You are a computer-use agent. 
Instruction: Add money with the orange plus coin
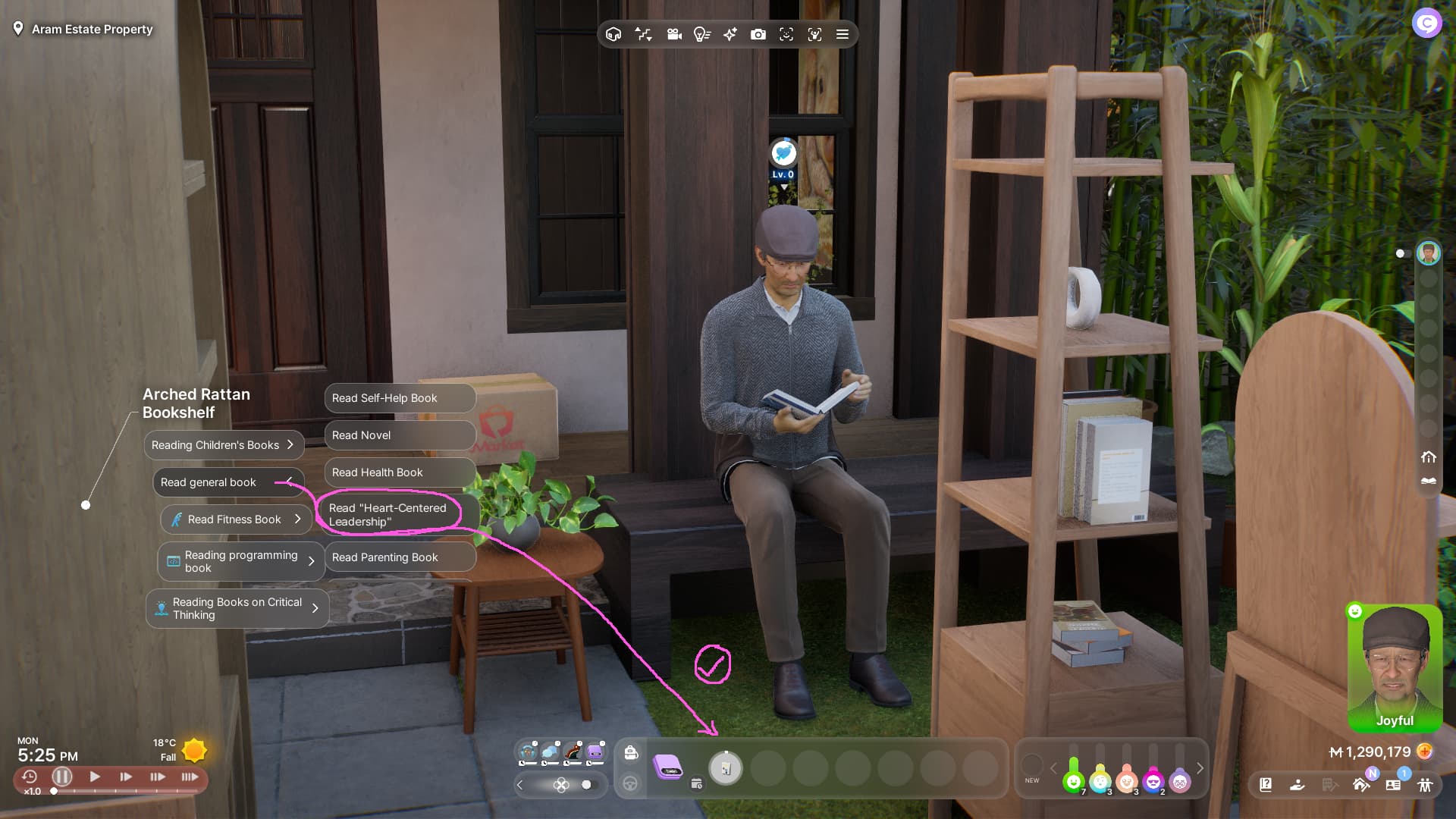[1425, 752]
